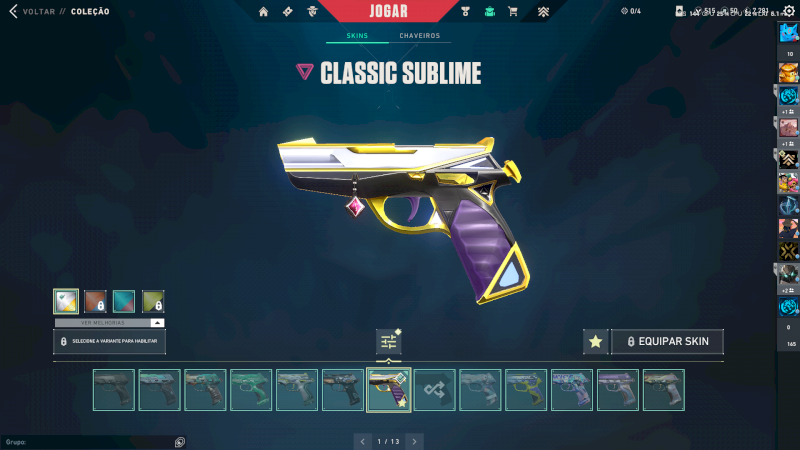This screenshot has height=450, width=800.
Task: Expand the Ver Melhorias upgrades bar
Action: pyautogui.click(x=109, y=323)
